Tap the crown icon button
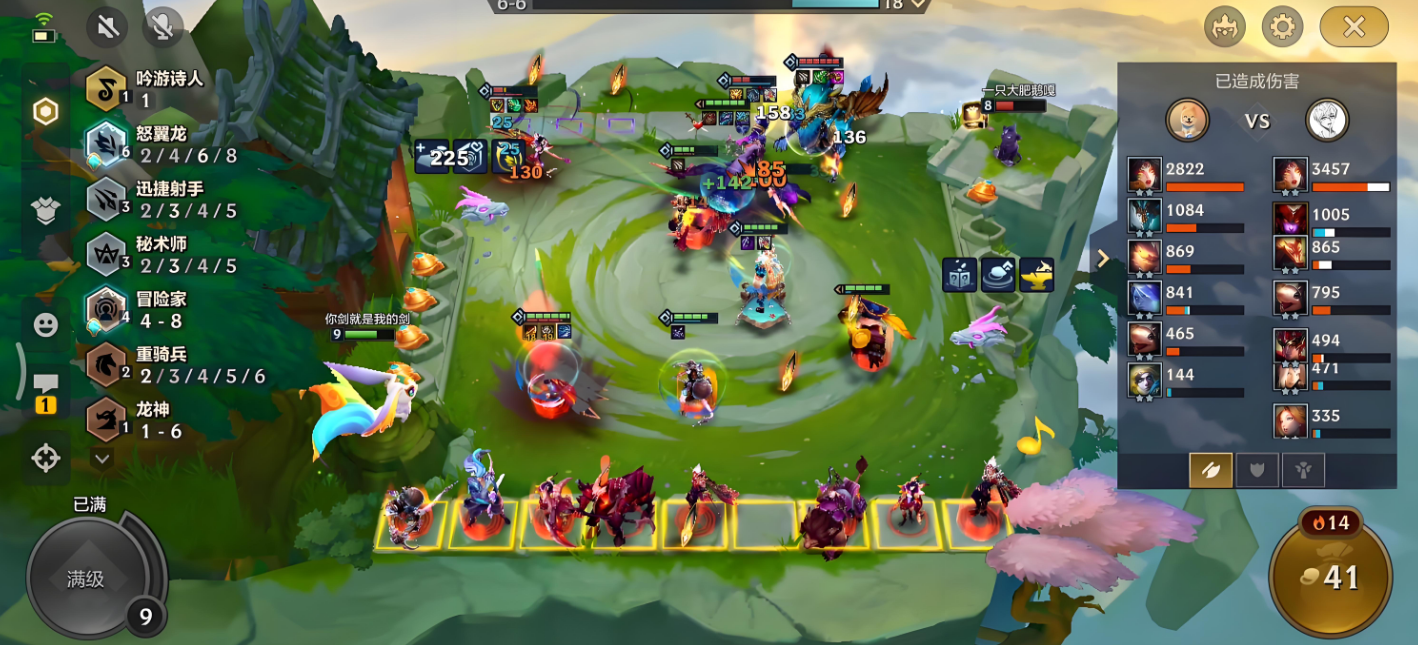This screenshot has width=1418, height=645. pyautogui.click(x=1223, y=27)
